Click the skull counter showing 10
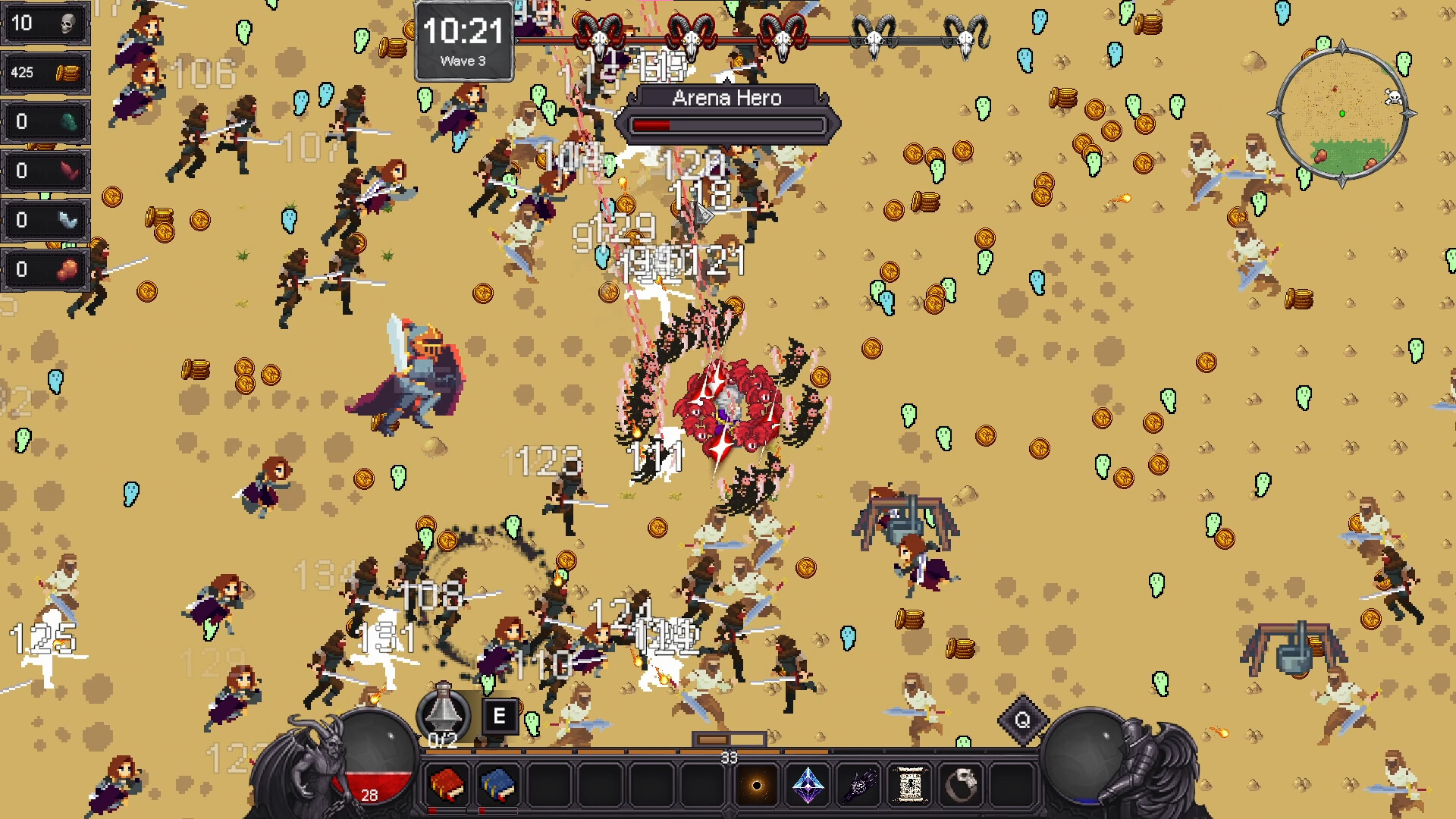1456x819 pixels. click(x=45, y=24)
